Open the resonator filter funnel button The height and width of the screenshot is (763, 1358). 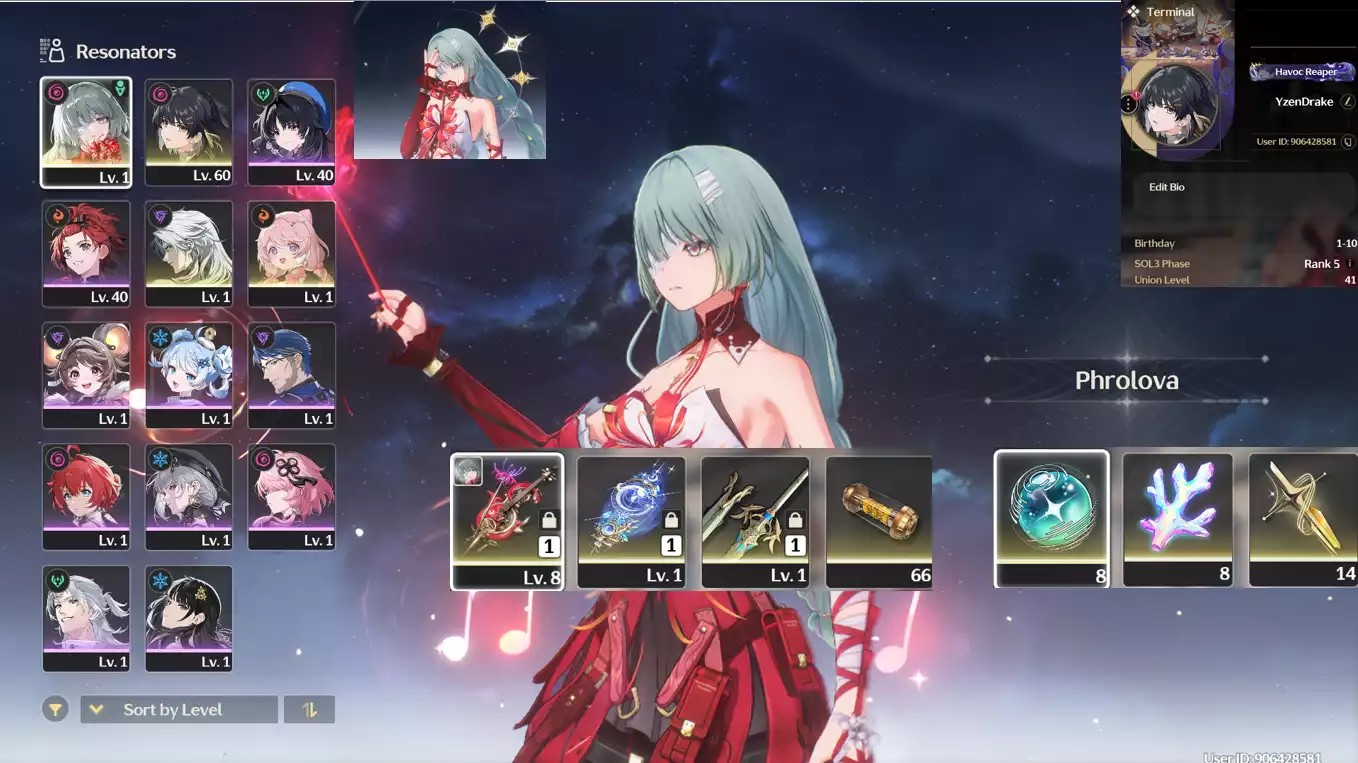55,710
